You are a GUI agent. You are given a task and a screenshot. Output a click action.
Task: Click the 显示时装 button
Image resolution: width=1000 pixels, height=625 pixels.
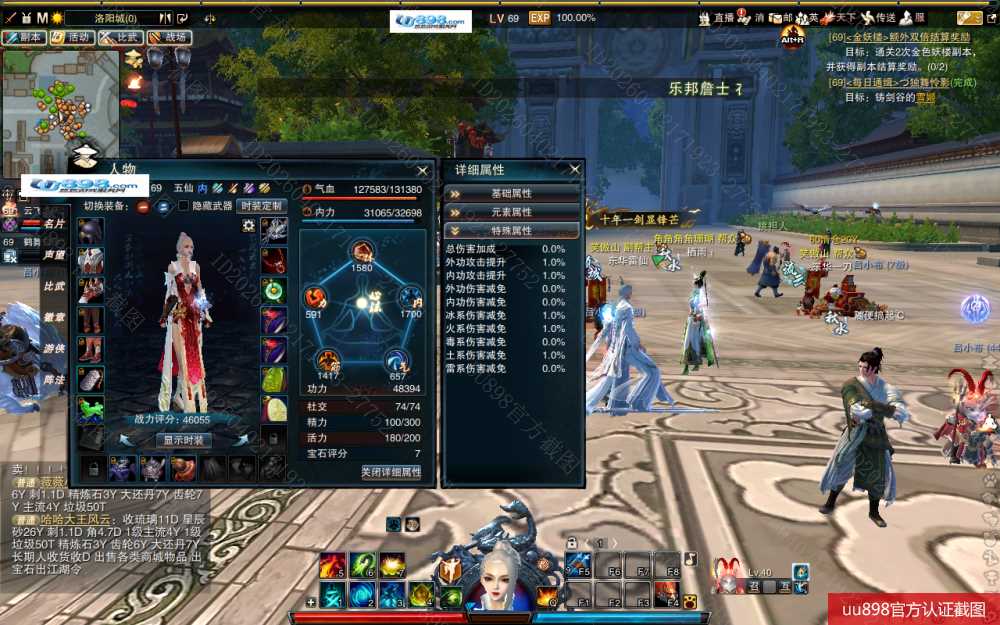pyautogui.click(x=184, y=440)
